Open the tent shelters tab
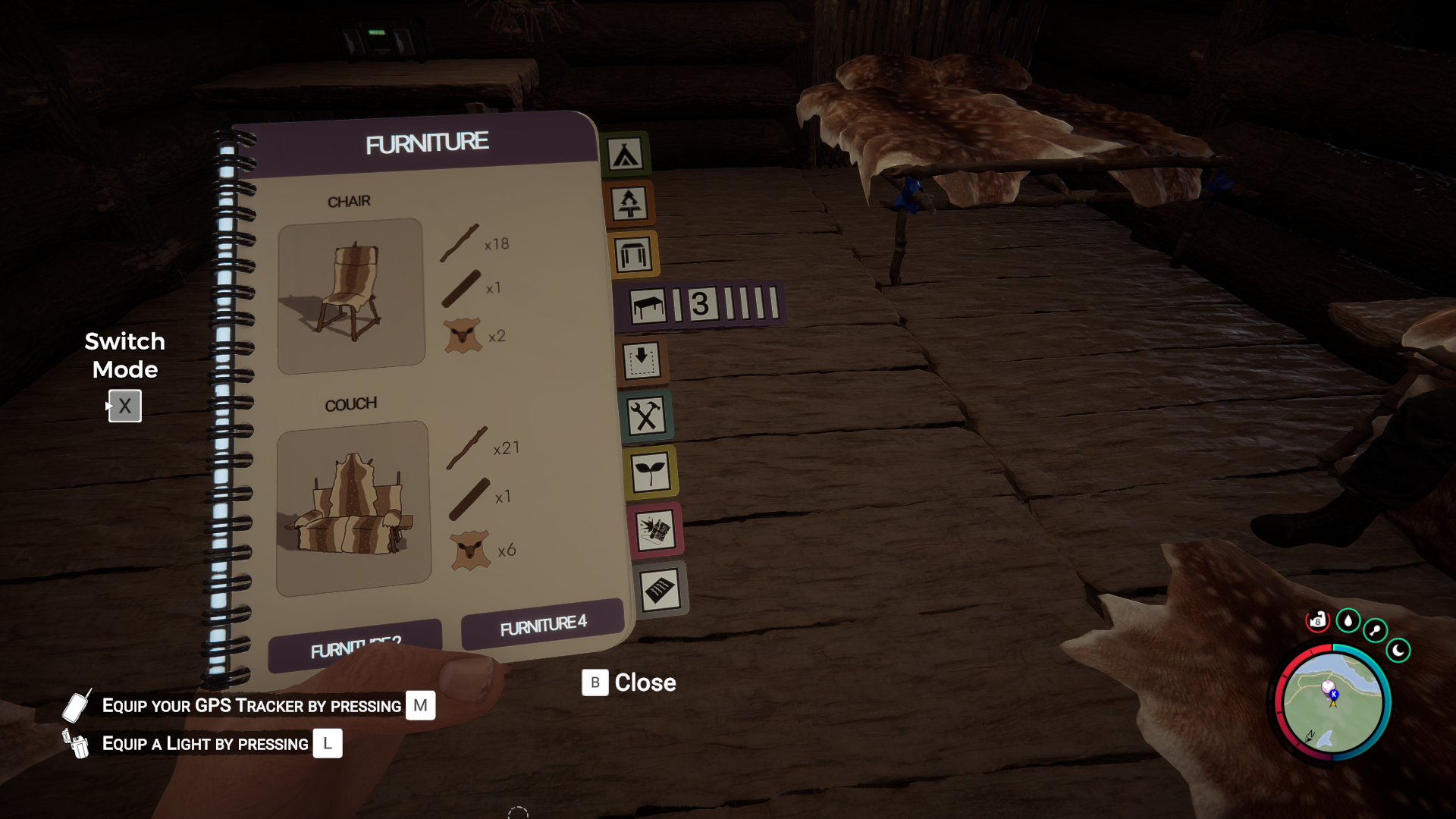This screenshot has width=1456, height=819. click(625, 155)
